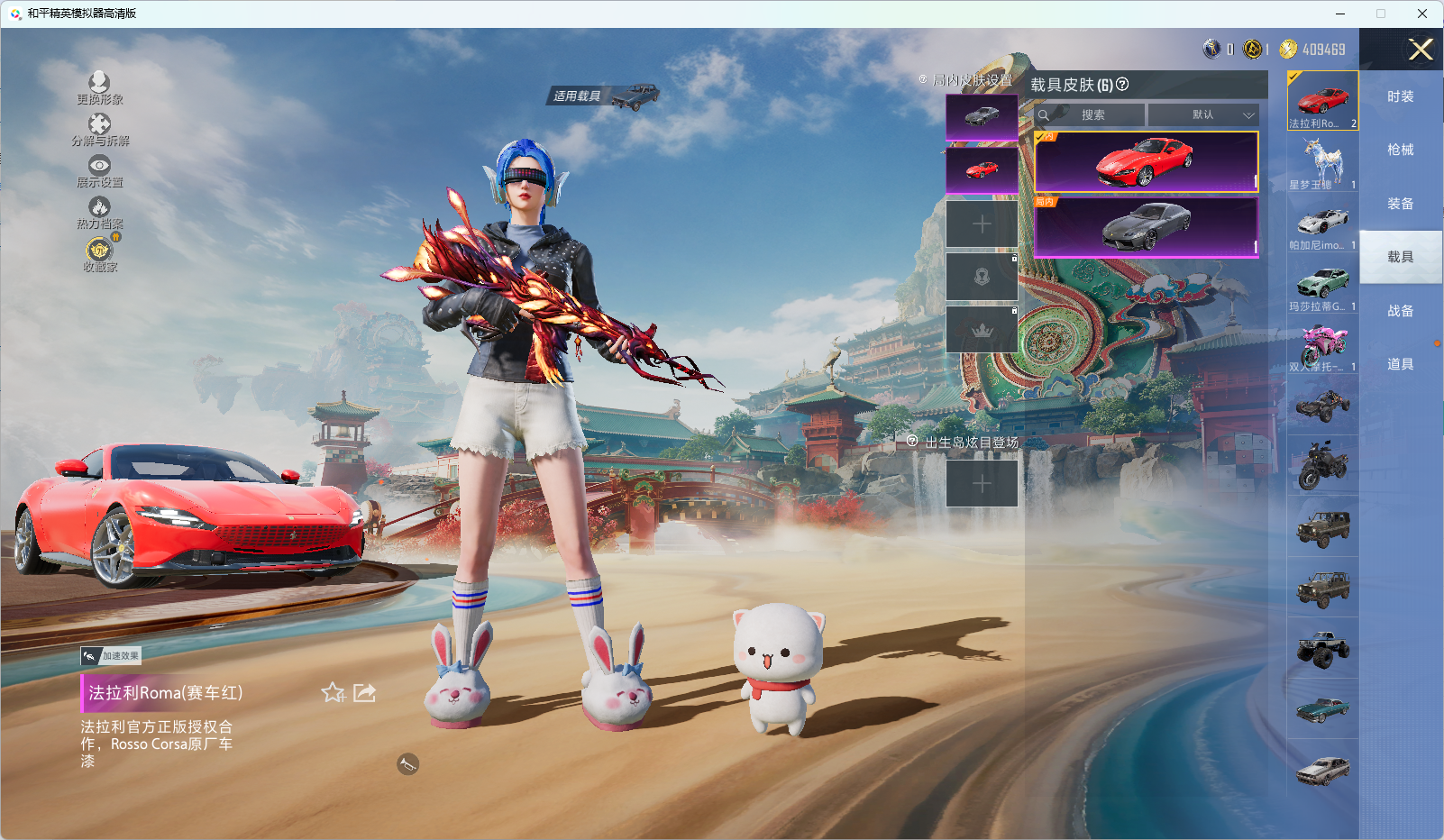Switch to the 时装 outfit tab
This screenshot has width=1444, height=840.
[1400, 96]
